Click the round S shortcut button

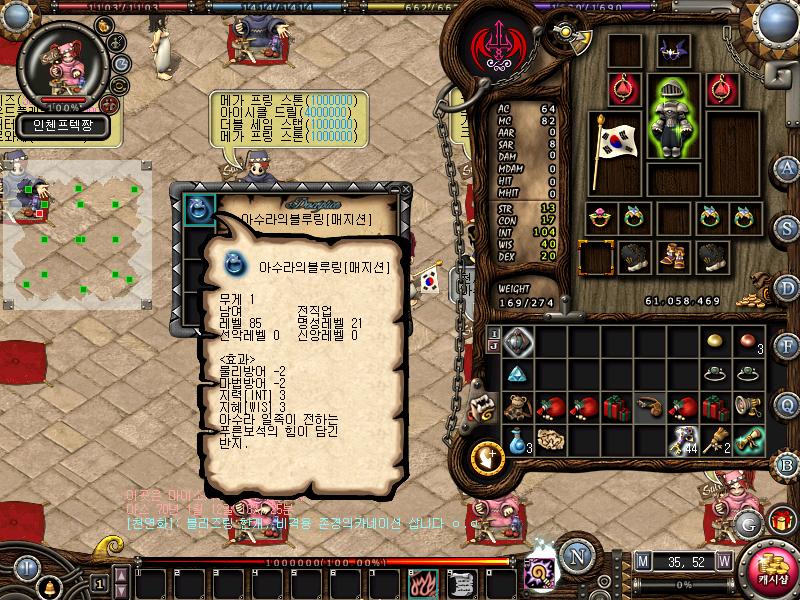788,227
